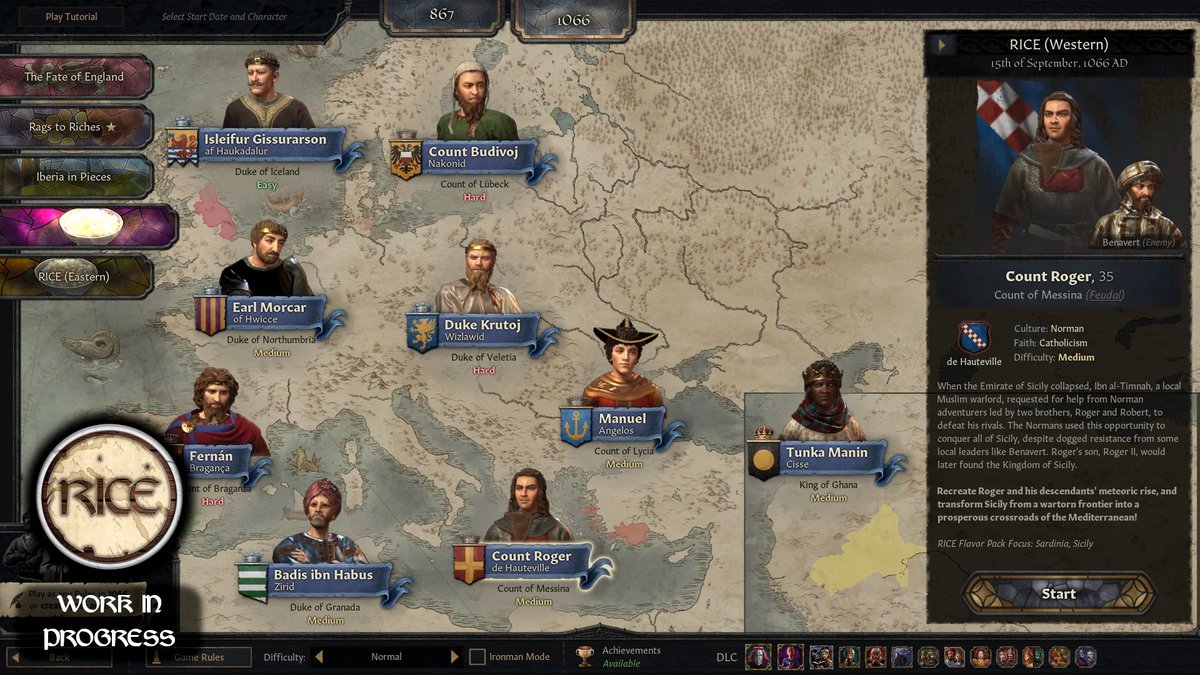Select The Fate of England bookmark
The image size is (1200, 675).
[x=75, y=77]
